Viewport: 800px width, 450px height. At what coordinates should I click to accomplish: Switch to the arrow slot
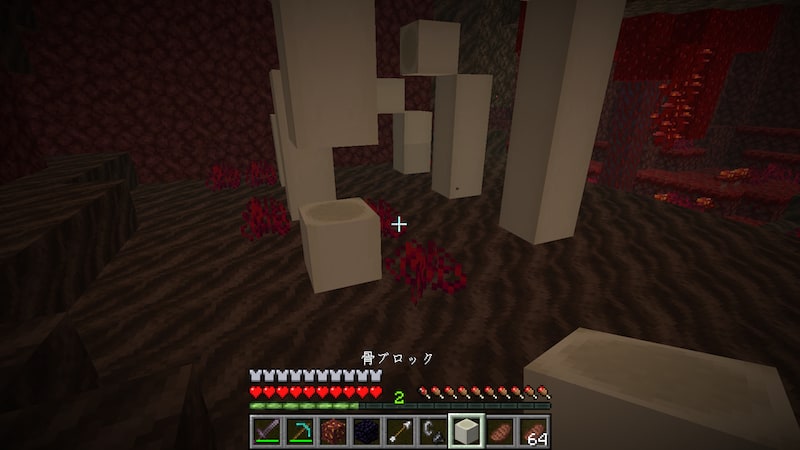400,432
